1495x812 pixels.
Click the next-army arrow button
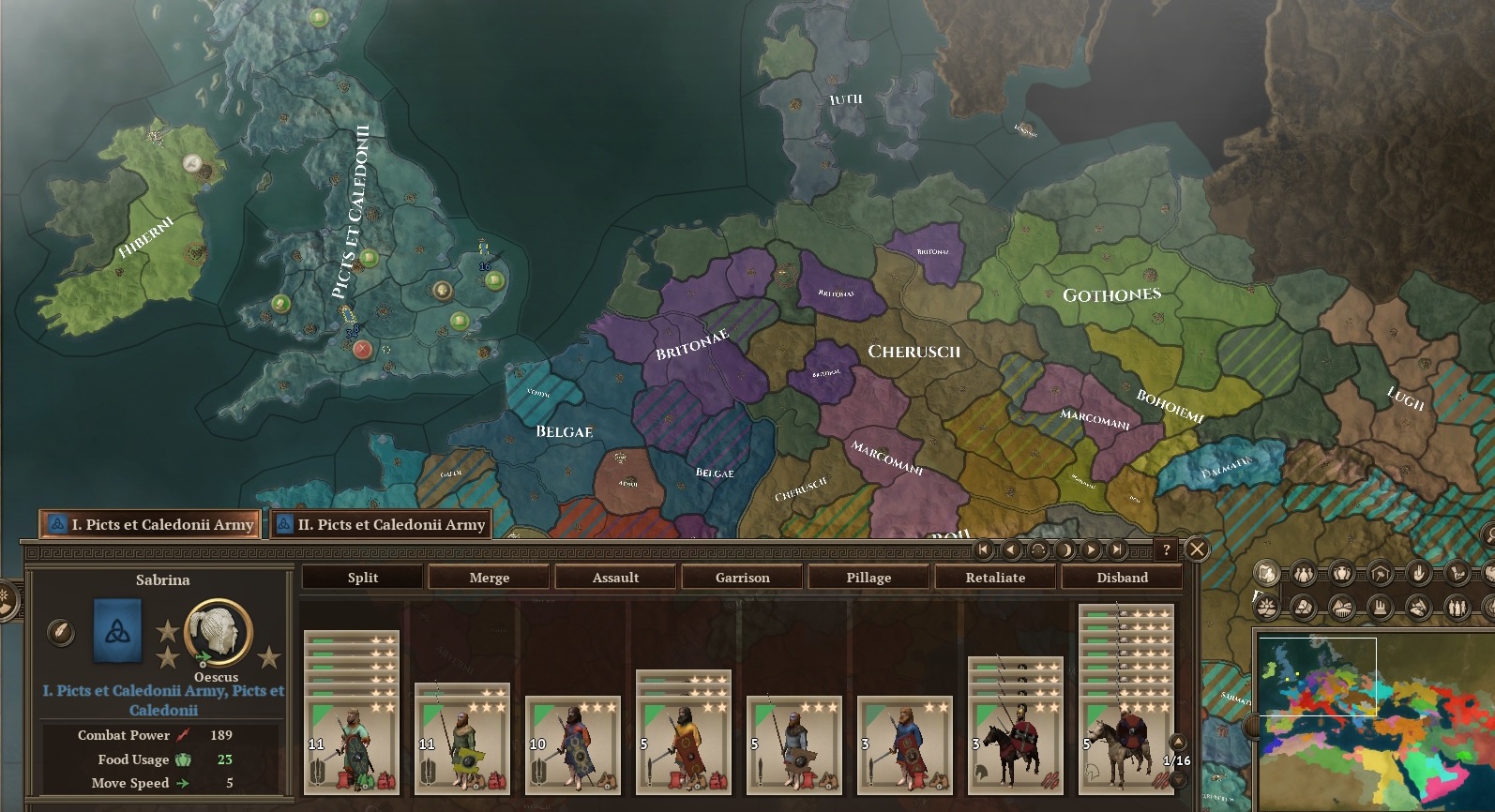(1091, 550)
